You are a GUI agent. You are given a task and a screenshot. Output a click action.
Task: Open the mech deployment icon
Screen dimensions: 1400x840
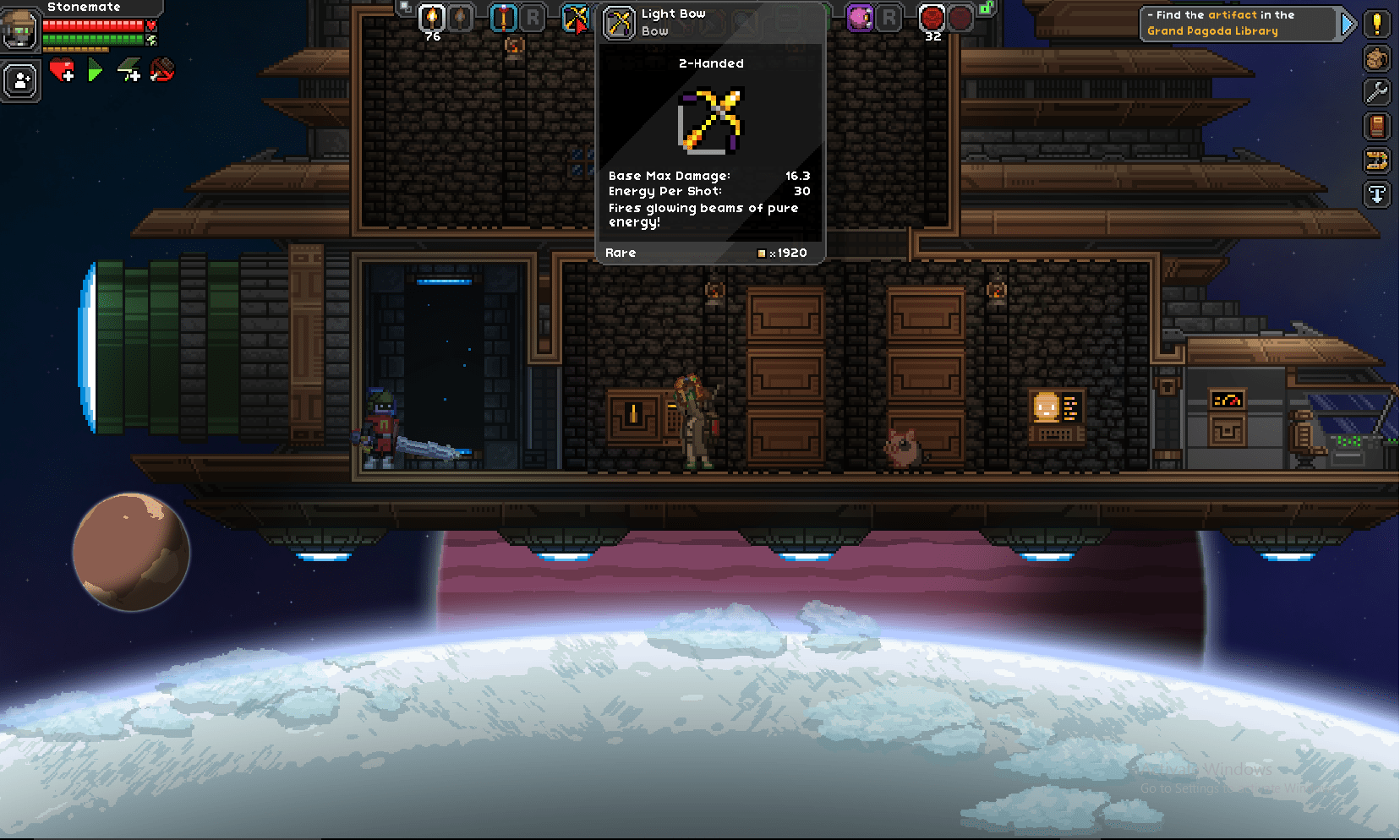coord(1377,161)
